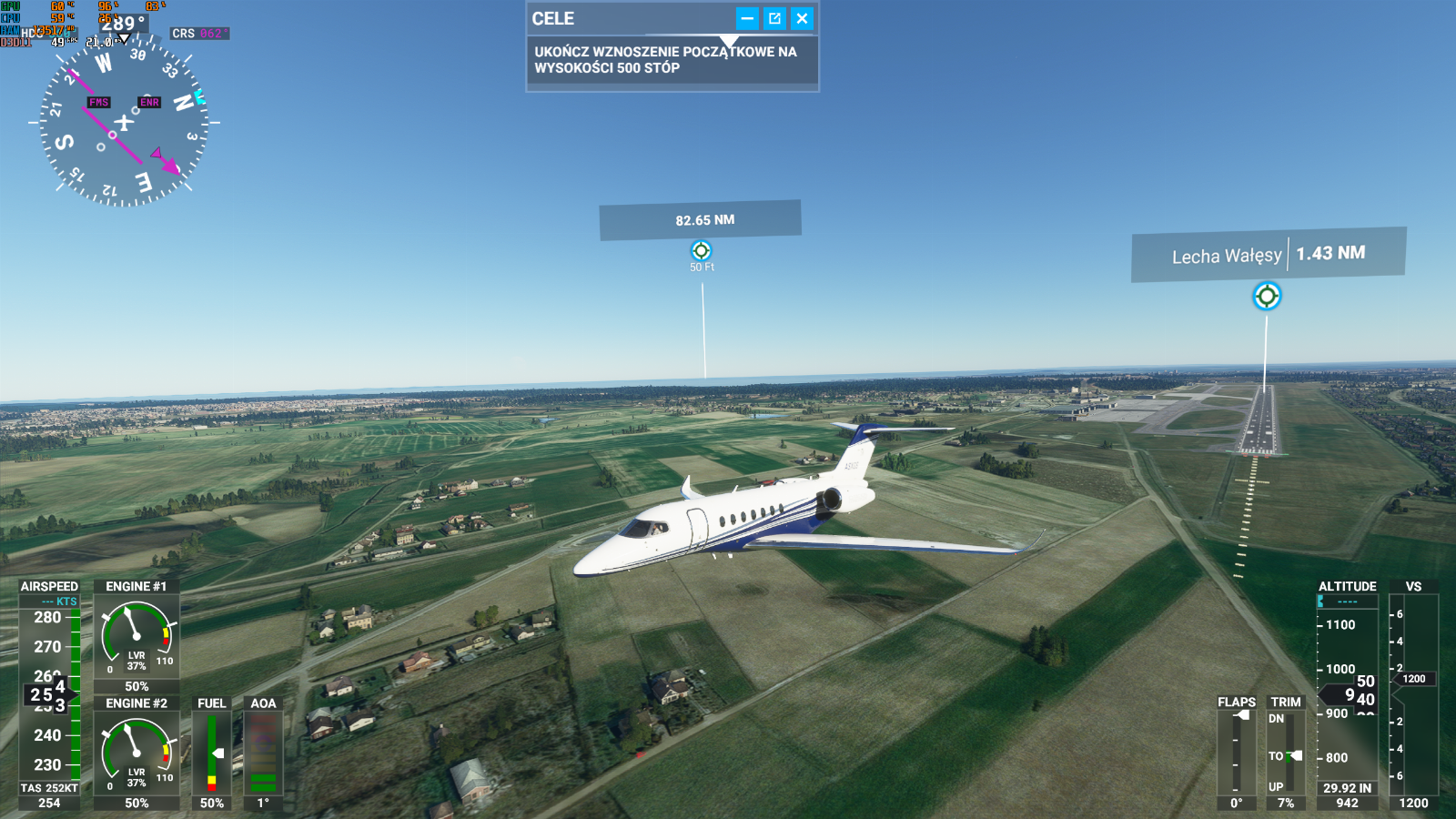Viewport: 1456px width, 819px height.
Task: Minimize the CELE objectives panel
Action: point(747,18)
